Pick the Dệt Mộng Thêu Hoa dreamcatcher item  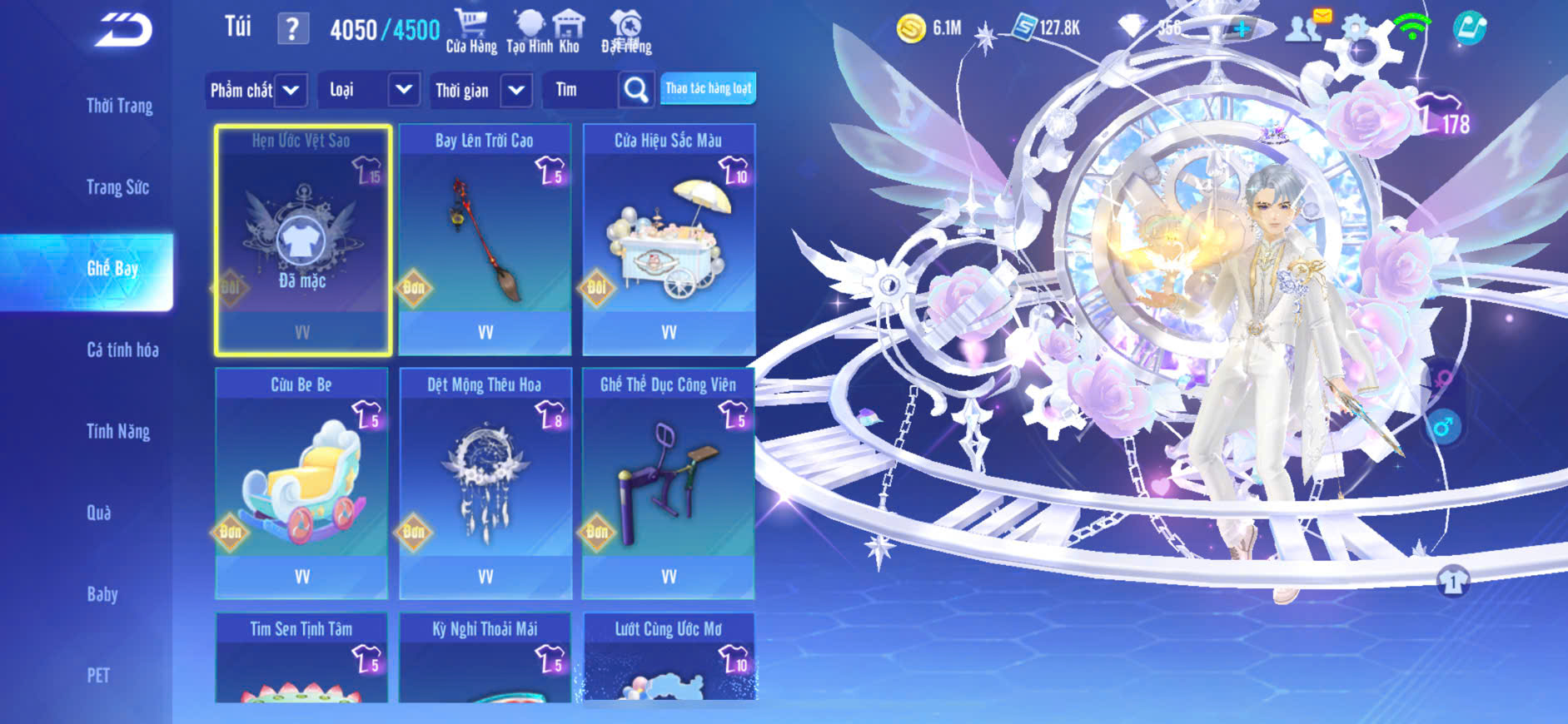pos(485,483)
